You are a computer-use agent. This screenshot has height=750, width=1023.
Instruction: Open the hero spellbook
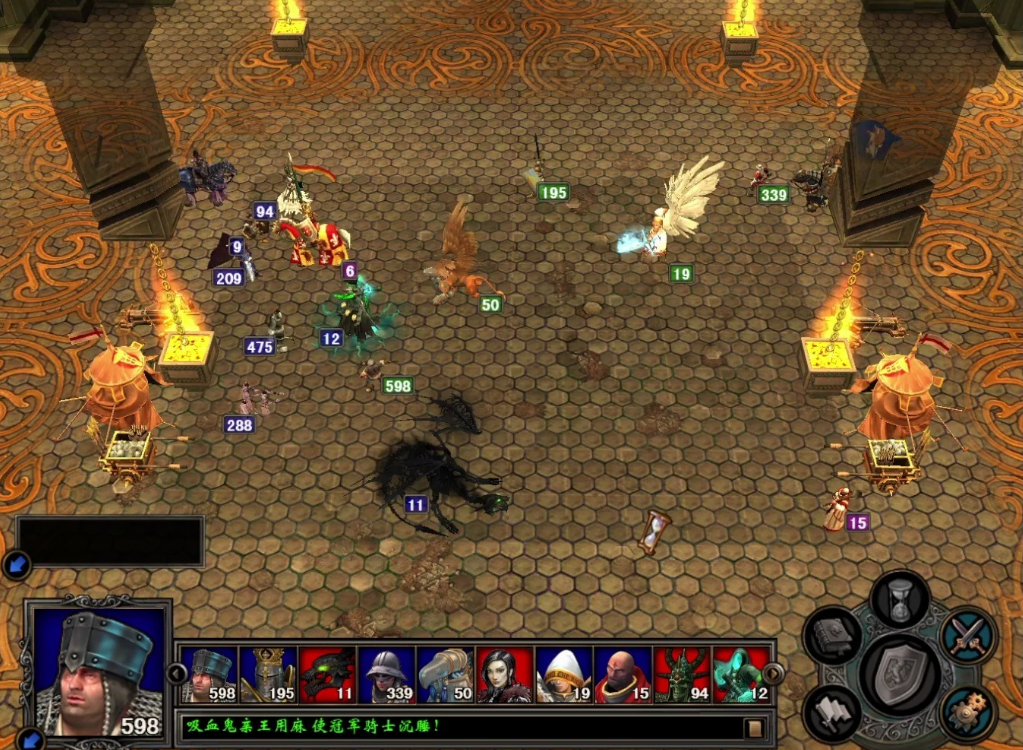point(832,637)
